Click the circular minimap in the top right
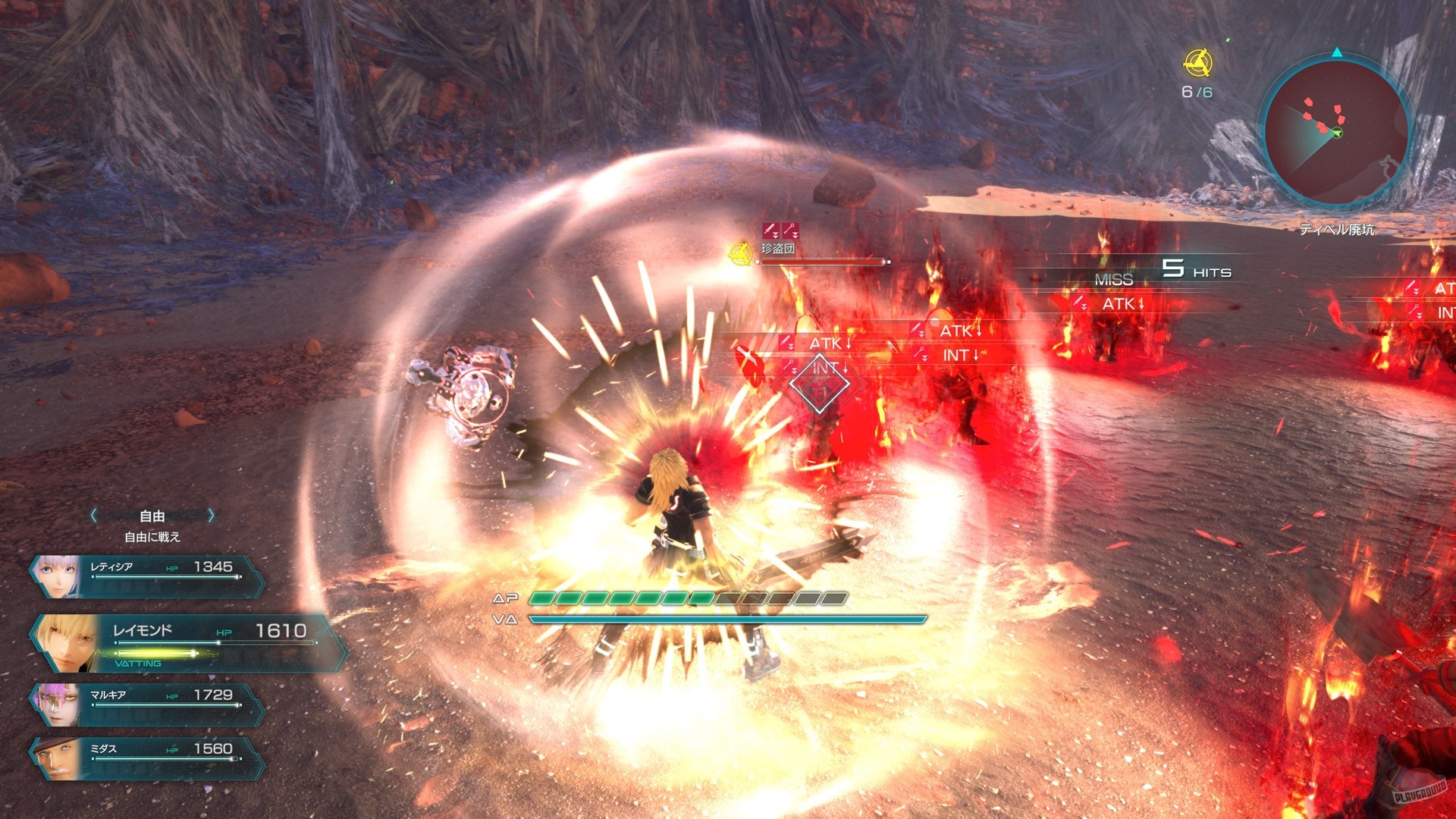1456x819 pixels. click(x=1338, y=133)
